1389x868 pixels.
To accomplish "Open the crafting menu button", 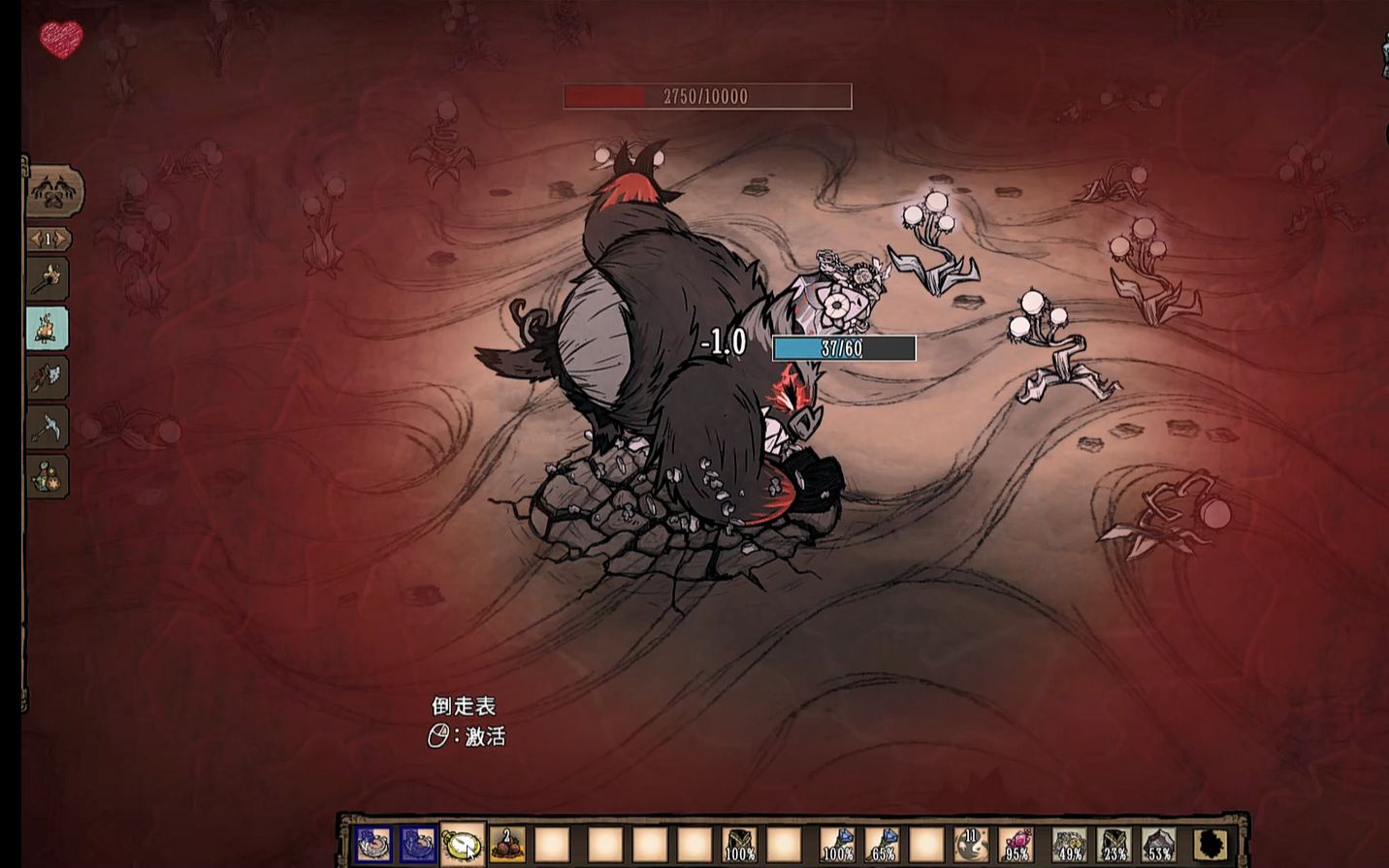I will coord(54,190).
